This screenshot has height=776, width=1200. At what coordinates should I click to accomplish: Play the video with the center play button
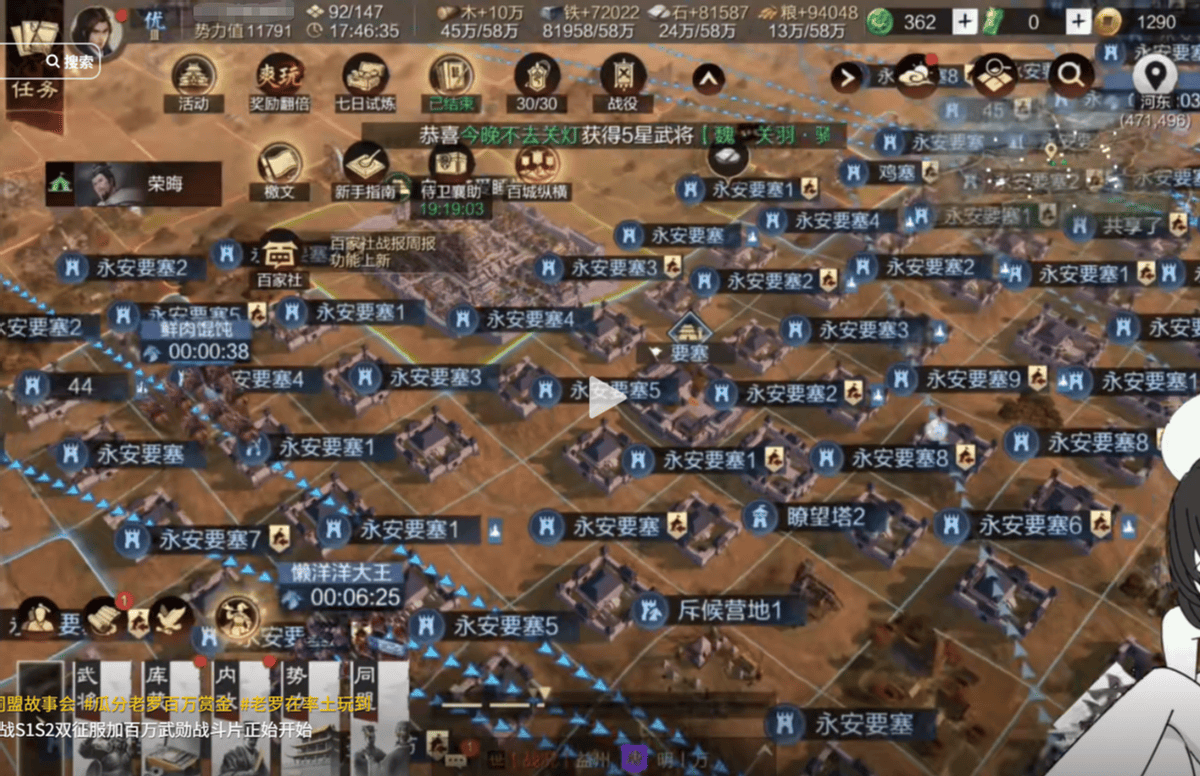tap(606, 398)
